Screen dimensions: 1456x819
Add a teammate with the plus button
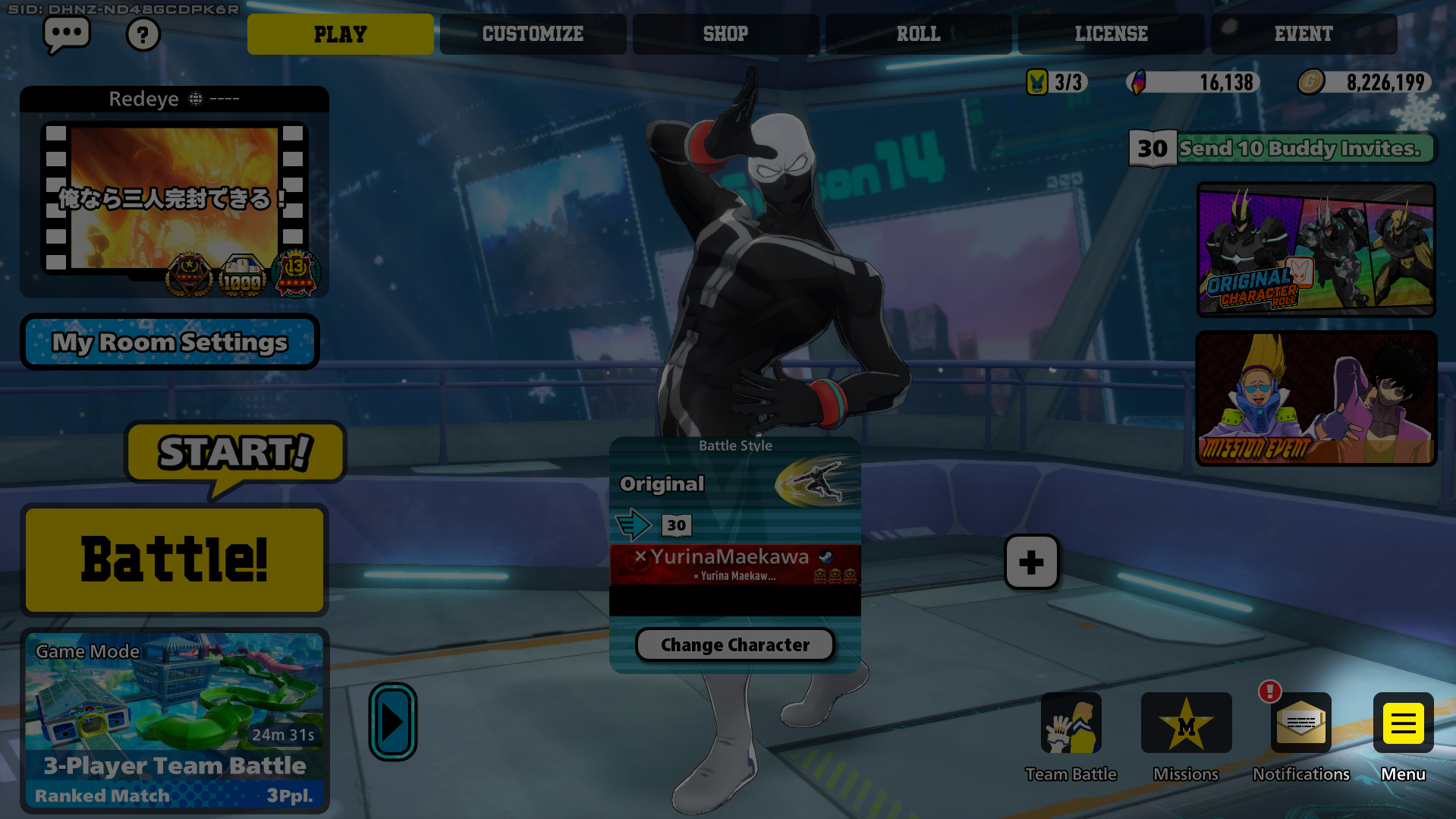pyautogui.click(x=1031, y=562)
